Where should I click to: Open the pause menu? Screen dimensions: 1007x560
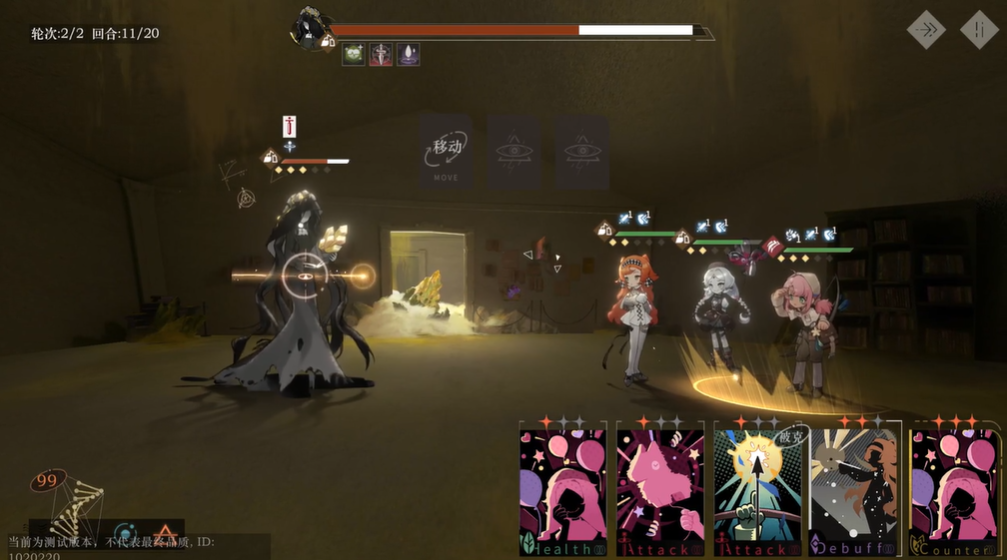click(x=979, y=30)
